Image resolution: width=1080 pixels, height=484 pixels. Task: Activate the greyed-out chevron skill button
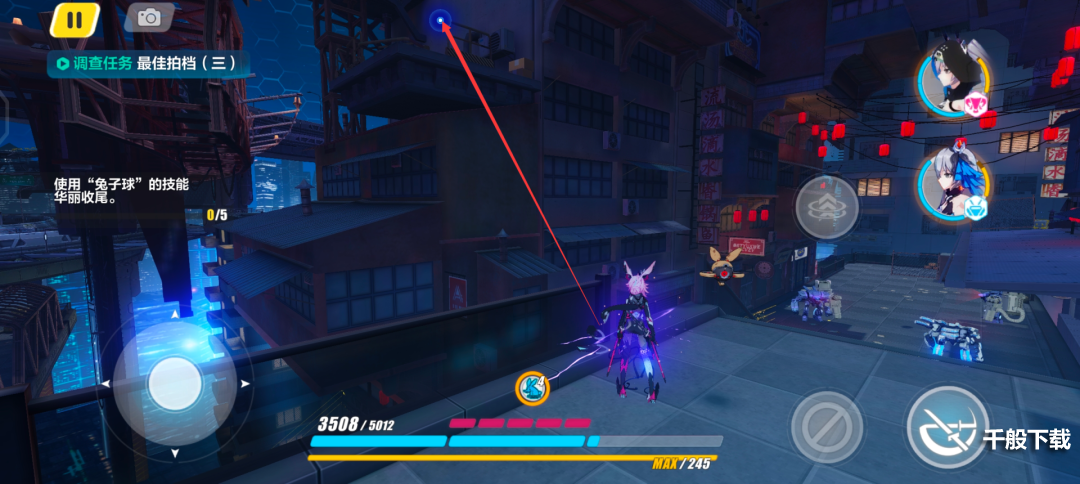827,207
